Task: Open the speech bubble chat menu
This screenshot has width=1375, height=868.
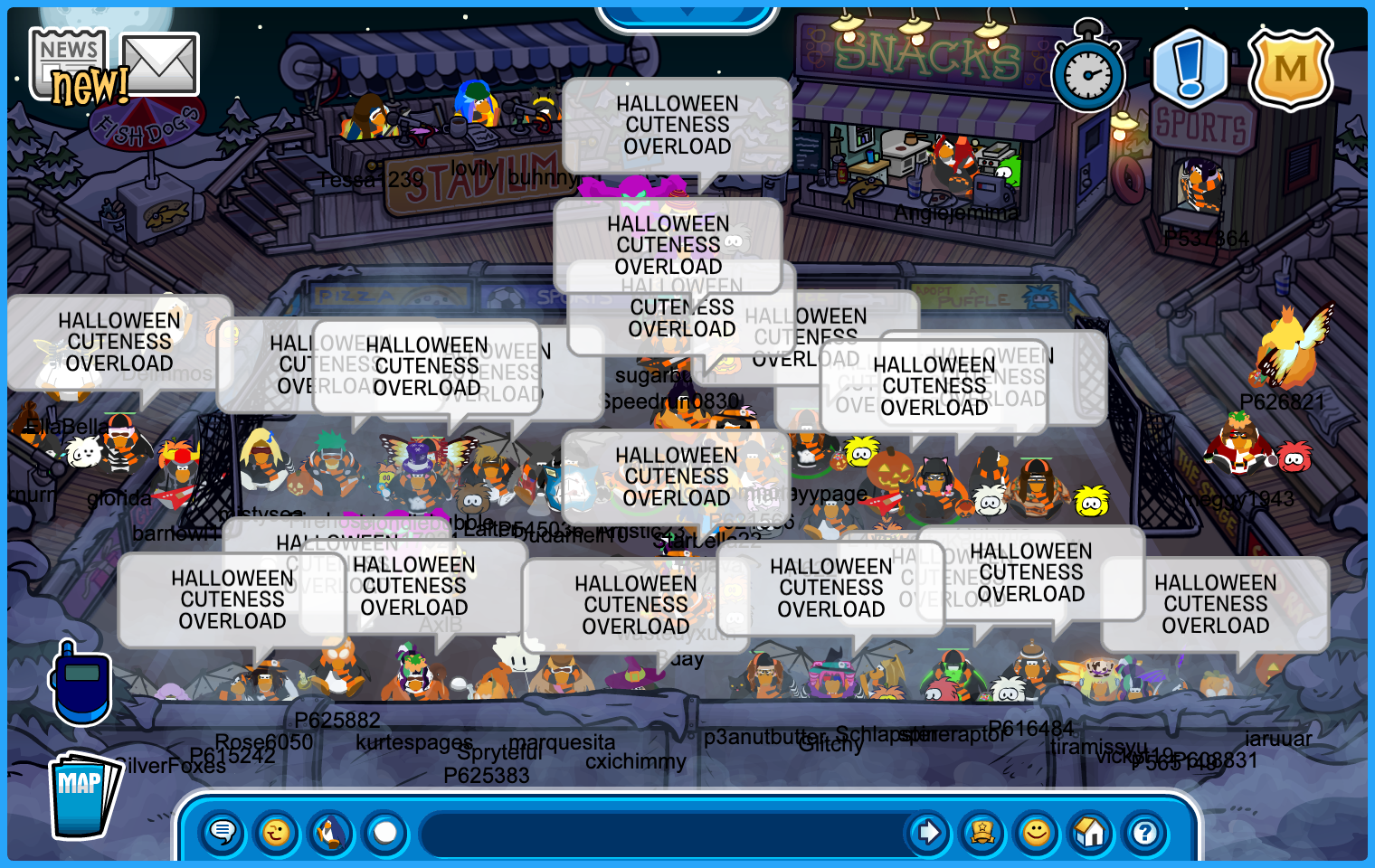Action: (223, 832)
